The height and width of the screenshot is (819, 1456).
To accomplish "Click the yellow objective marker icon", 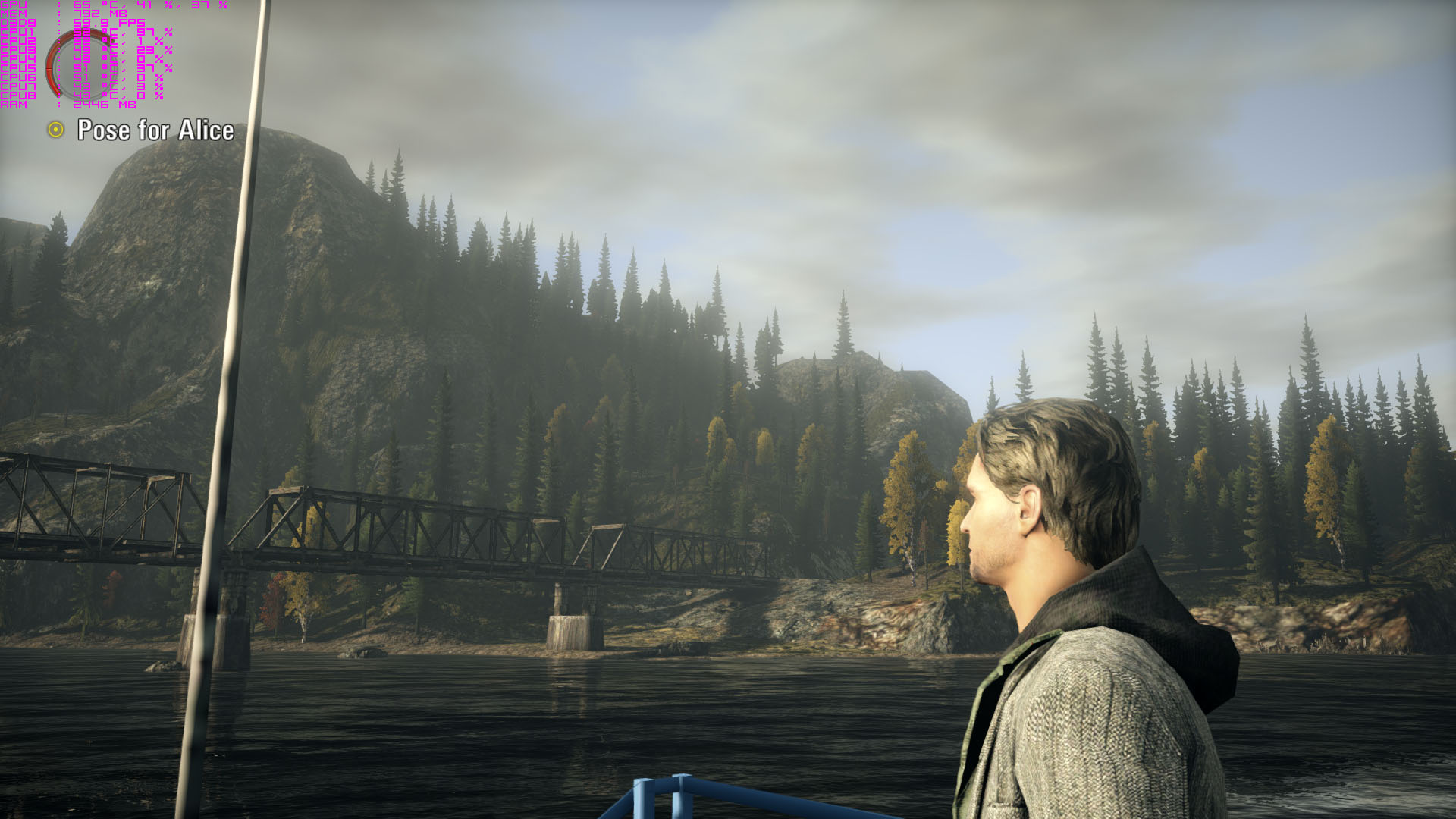I will pyautogui.click(x=55, y=130).
